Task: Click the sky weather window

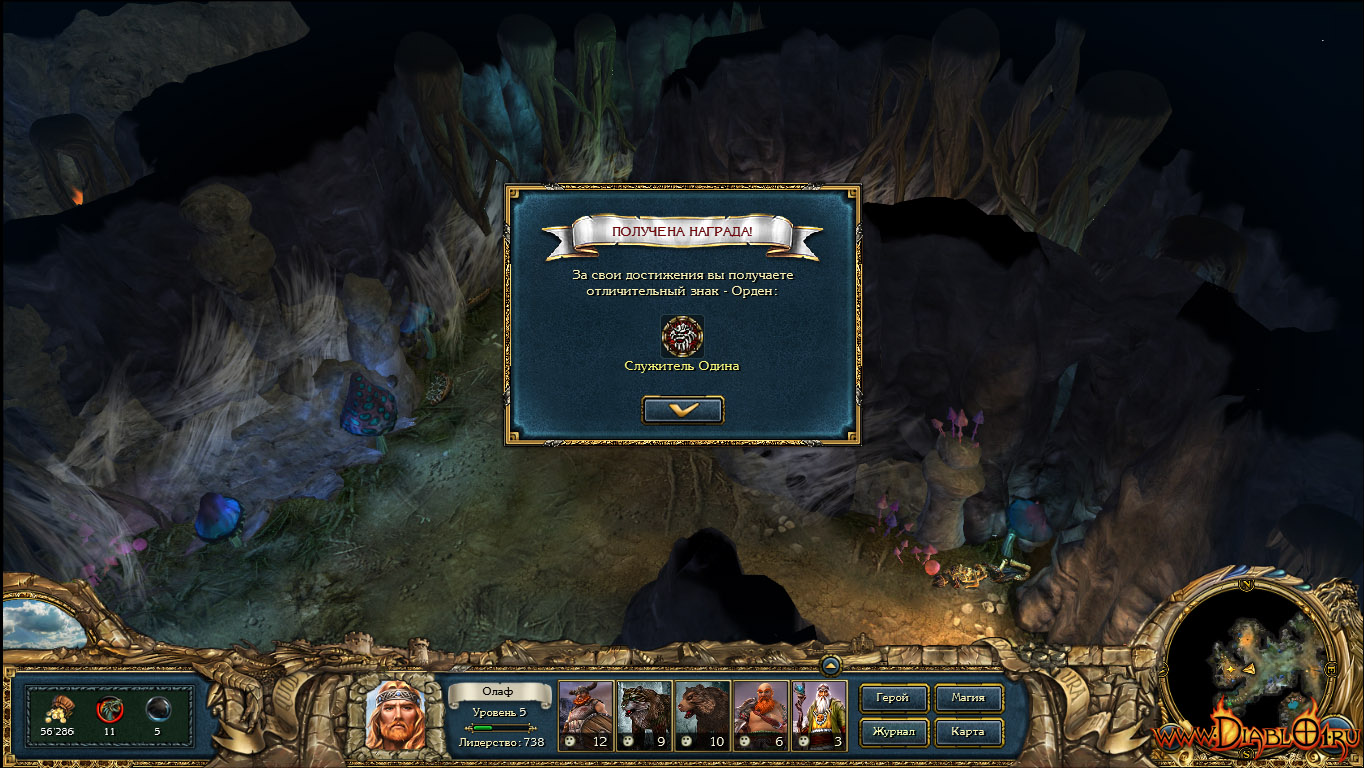Action: pos(43,623)
